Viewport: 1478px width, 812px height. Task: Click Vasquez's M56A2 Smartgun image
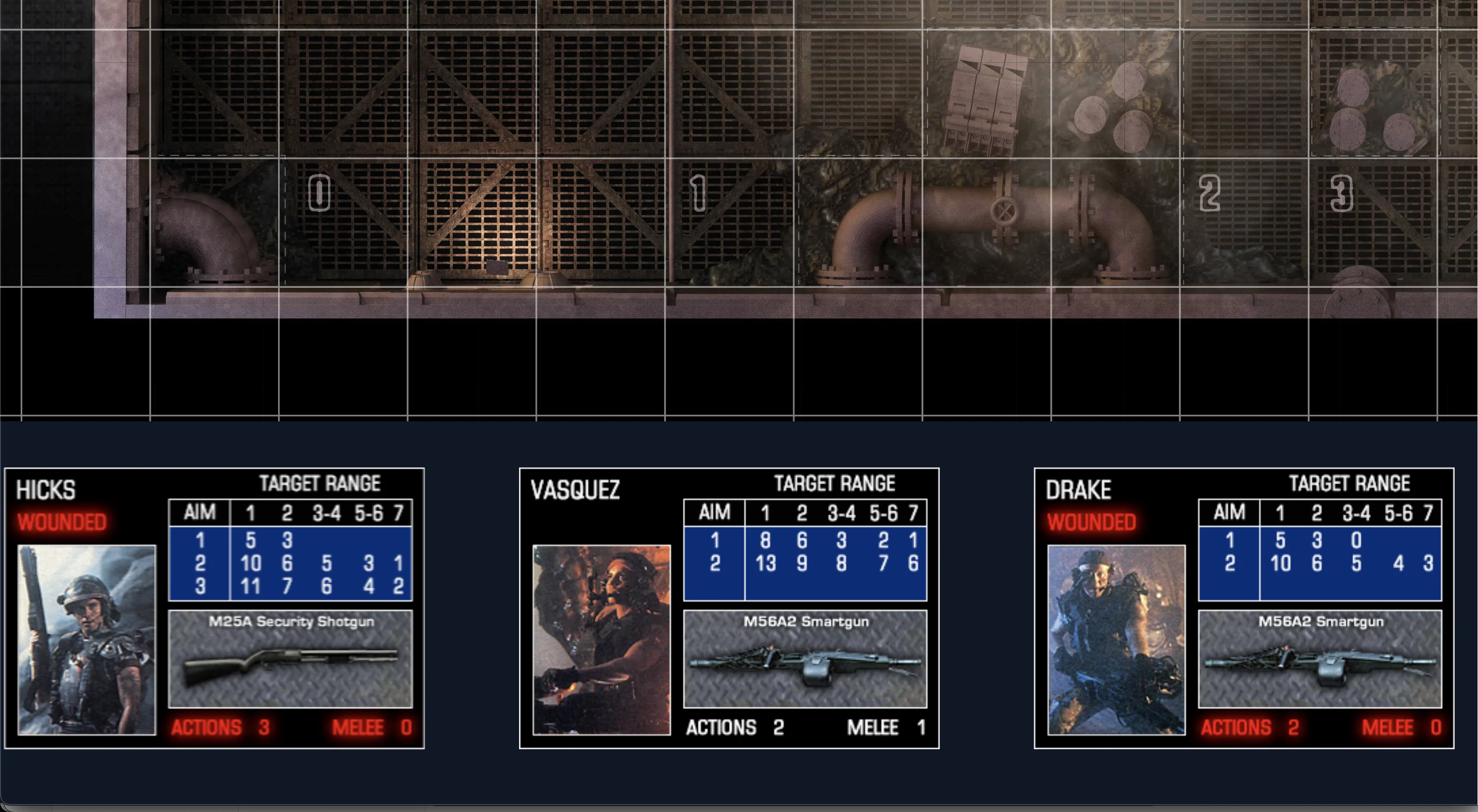806,660
